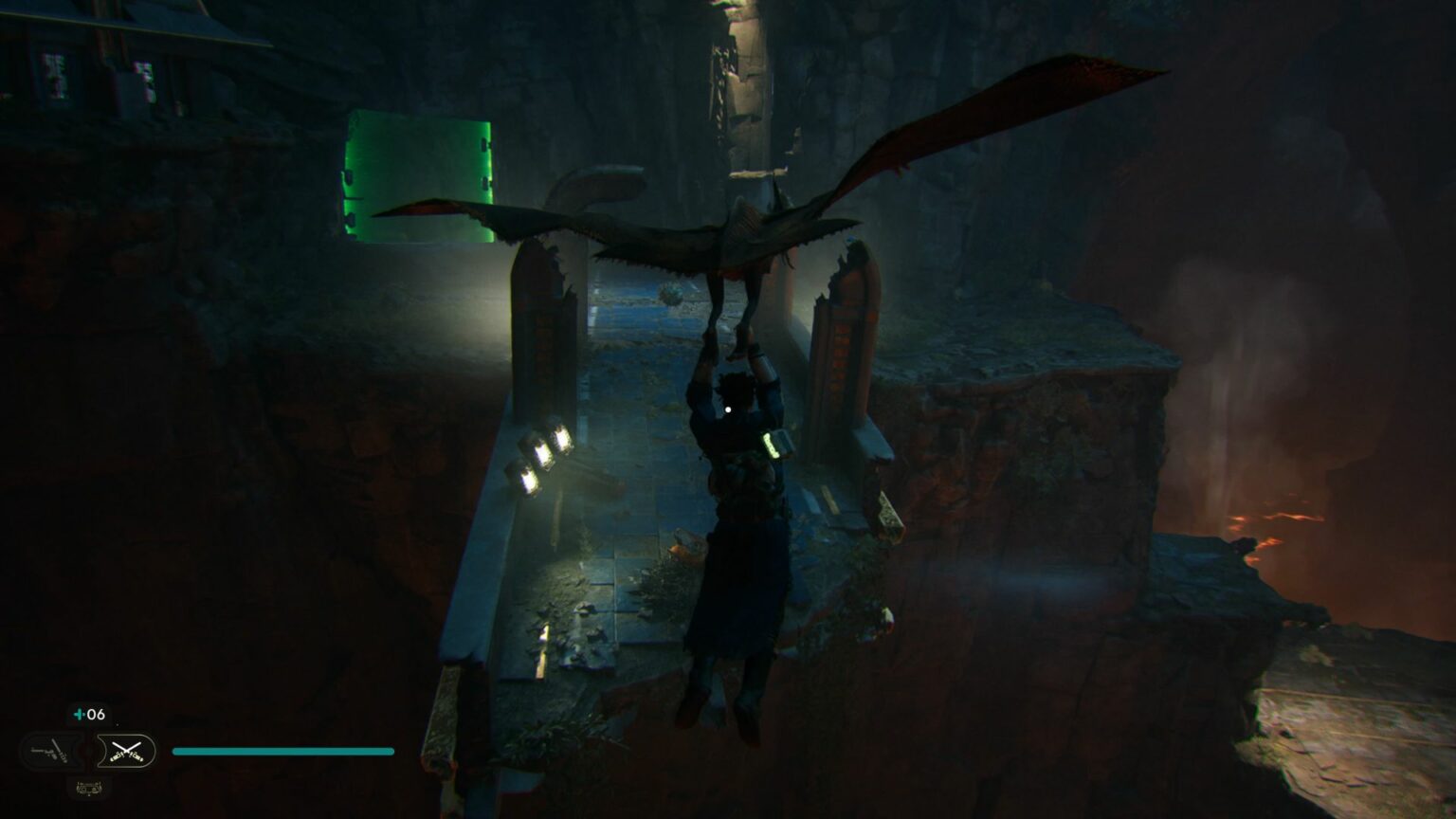Click the BD-1 droid ability icon
1456x819 pixels.
click(90, 788)
